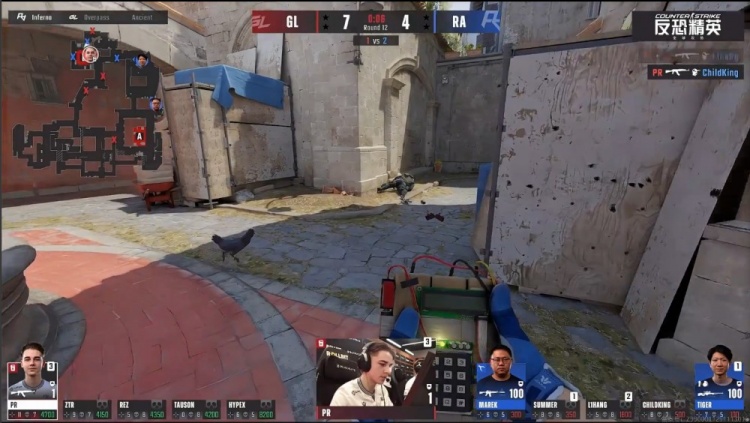Choose SUMMER's player card
Viewport: 750px width, 423px height.
coord(555,409)
